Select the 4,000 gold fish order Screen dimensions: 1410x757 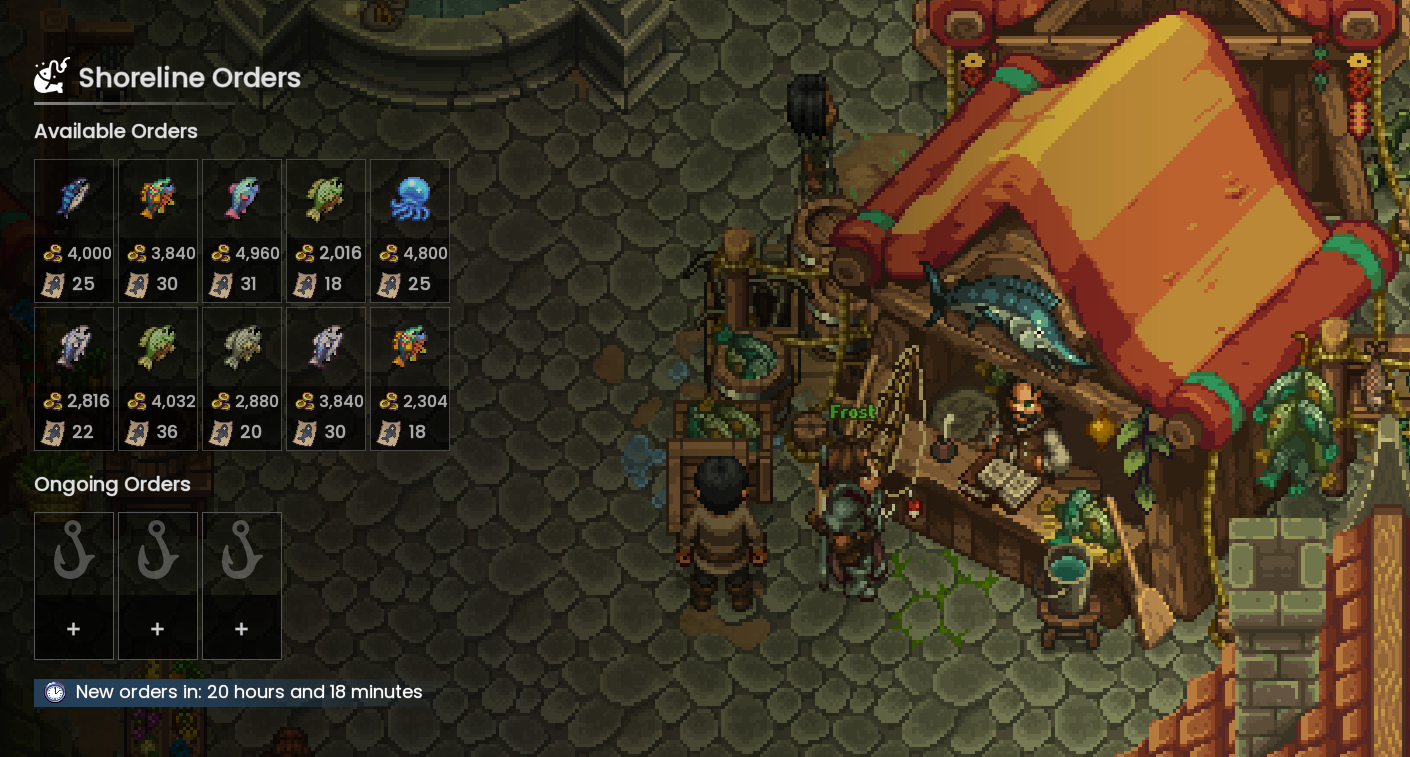pyautogui.click(x=74, y=231)
